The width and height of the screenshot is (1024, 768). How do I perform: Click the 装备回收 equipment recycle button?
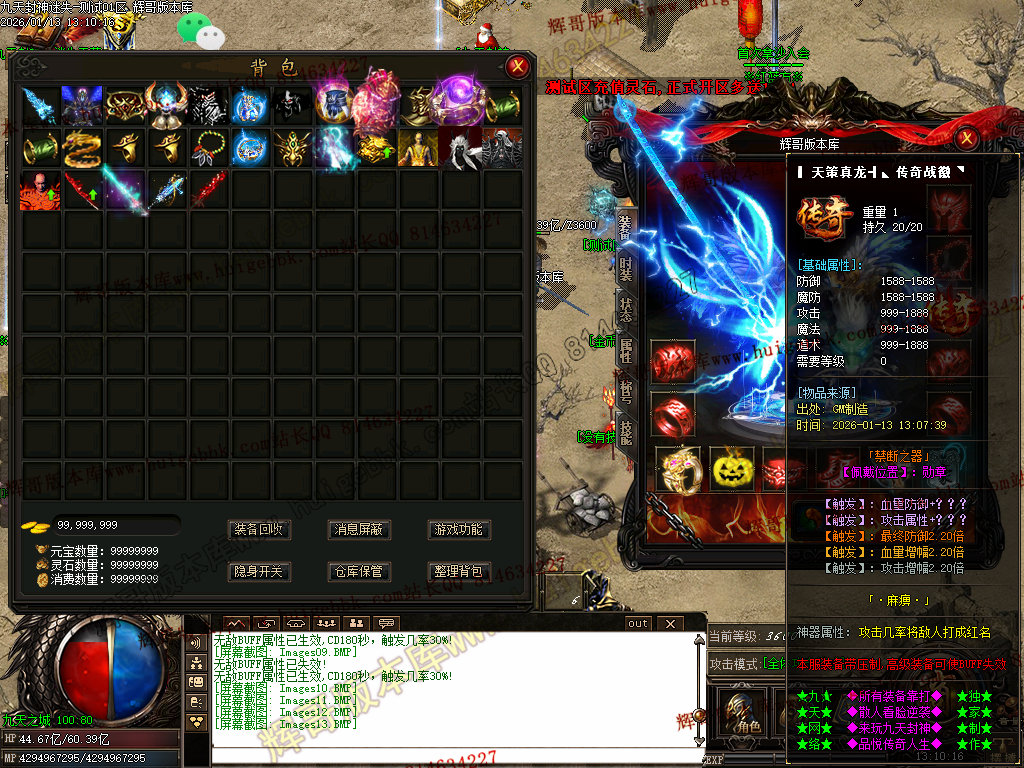click(x=259, y=529)
